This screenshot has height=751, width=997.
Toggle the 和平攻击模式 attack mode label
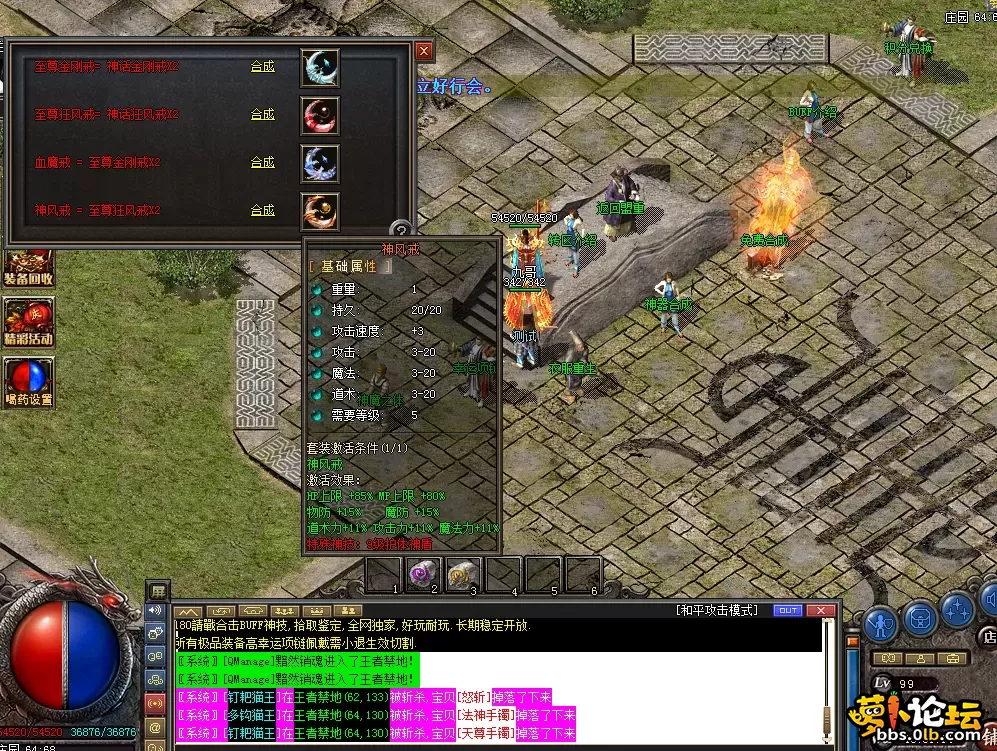(x=716, y=610)
